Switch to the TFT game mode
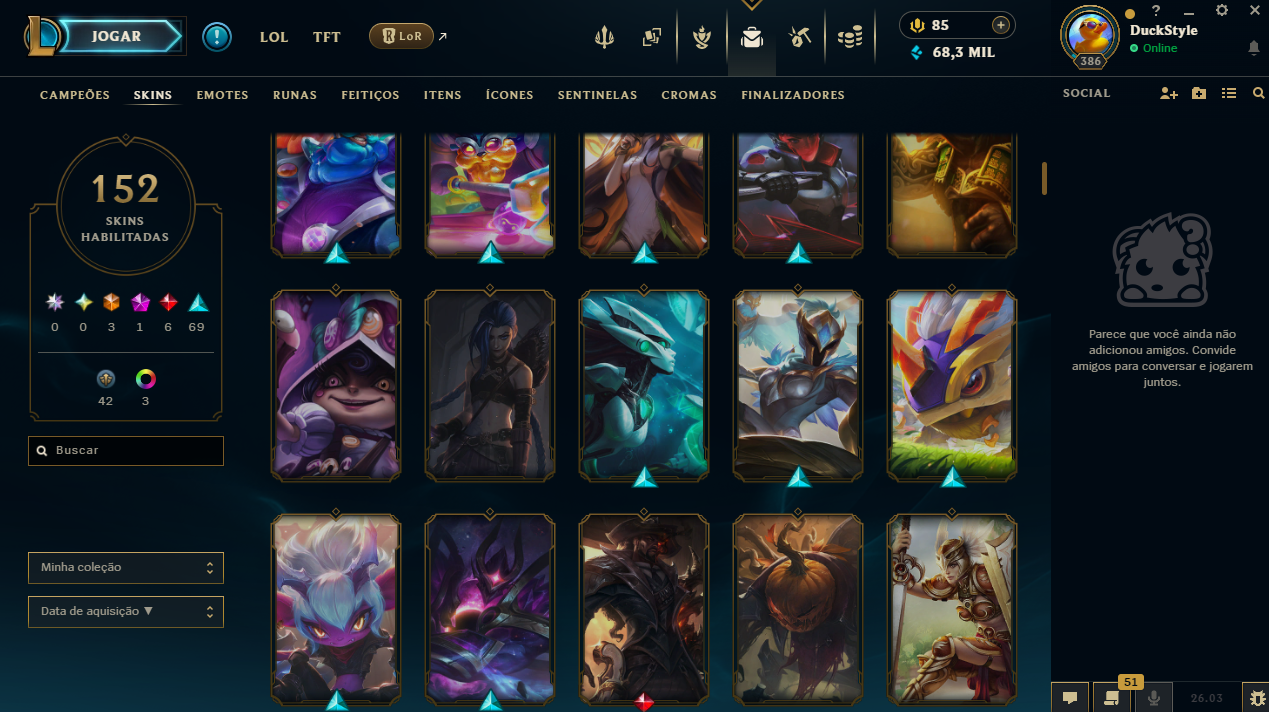 tap(326, 37)
